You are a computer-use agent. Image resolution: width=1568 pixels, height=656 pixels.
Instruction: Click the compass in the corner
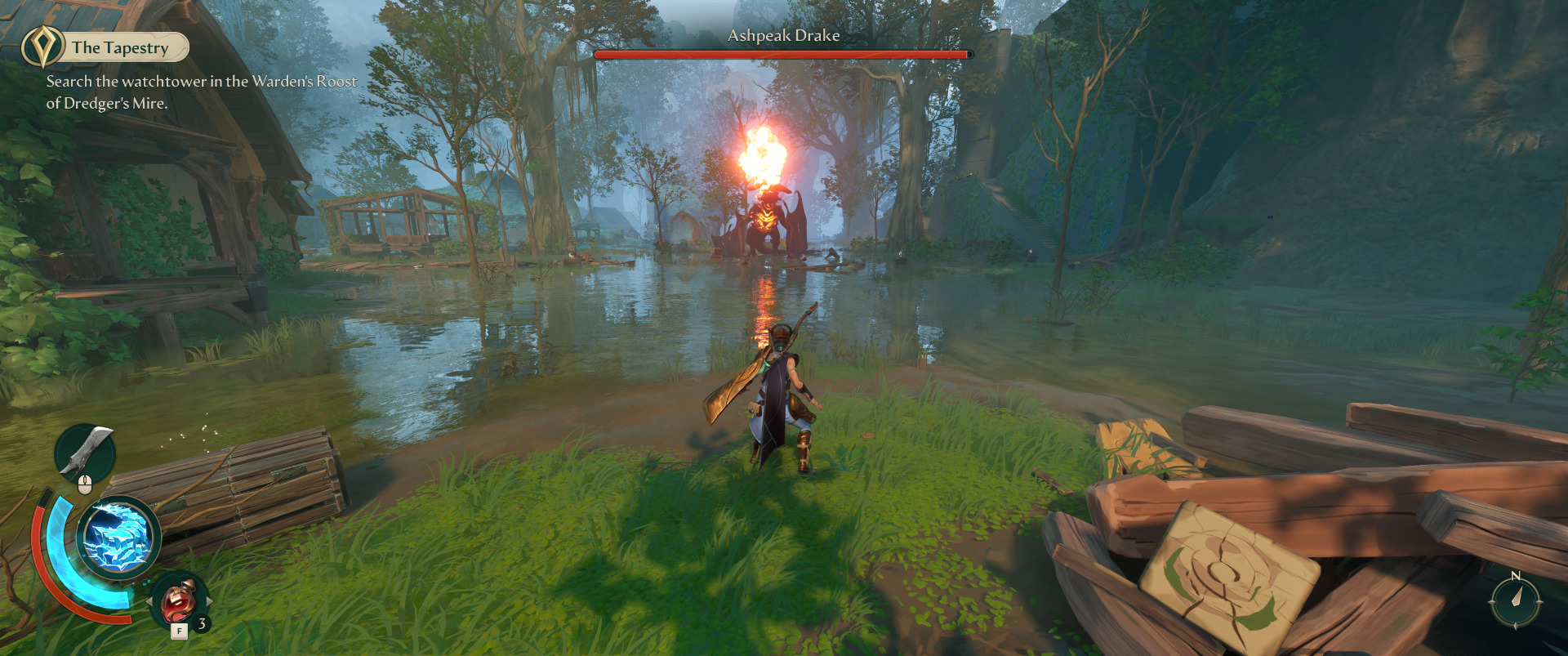click(x=1515, y=600)
